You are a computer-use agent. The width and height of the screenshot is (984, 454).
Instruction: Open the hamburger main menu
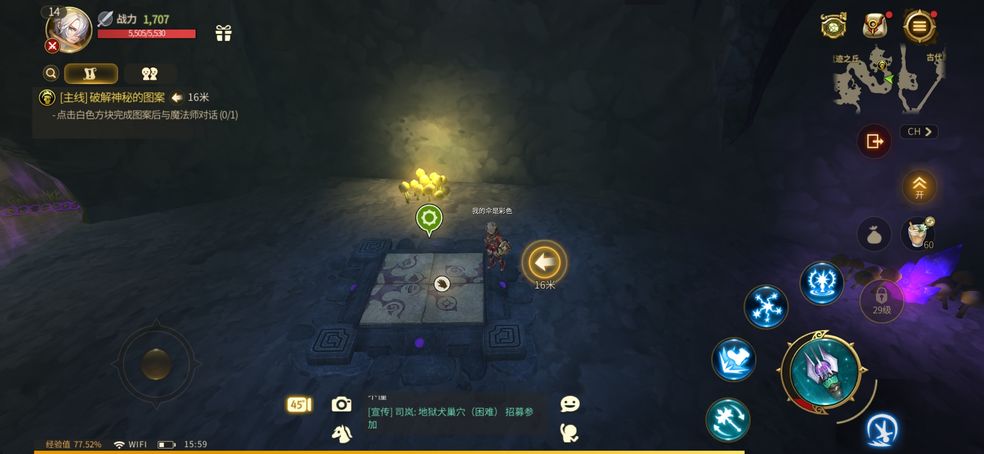pos(918,26)
